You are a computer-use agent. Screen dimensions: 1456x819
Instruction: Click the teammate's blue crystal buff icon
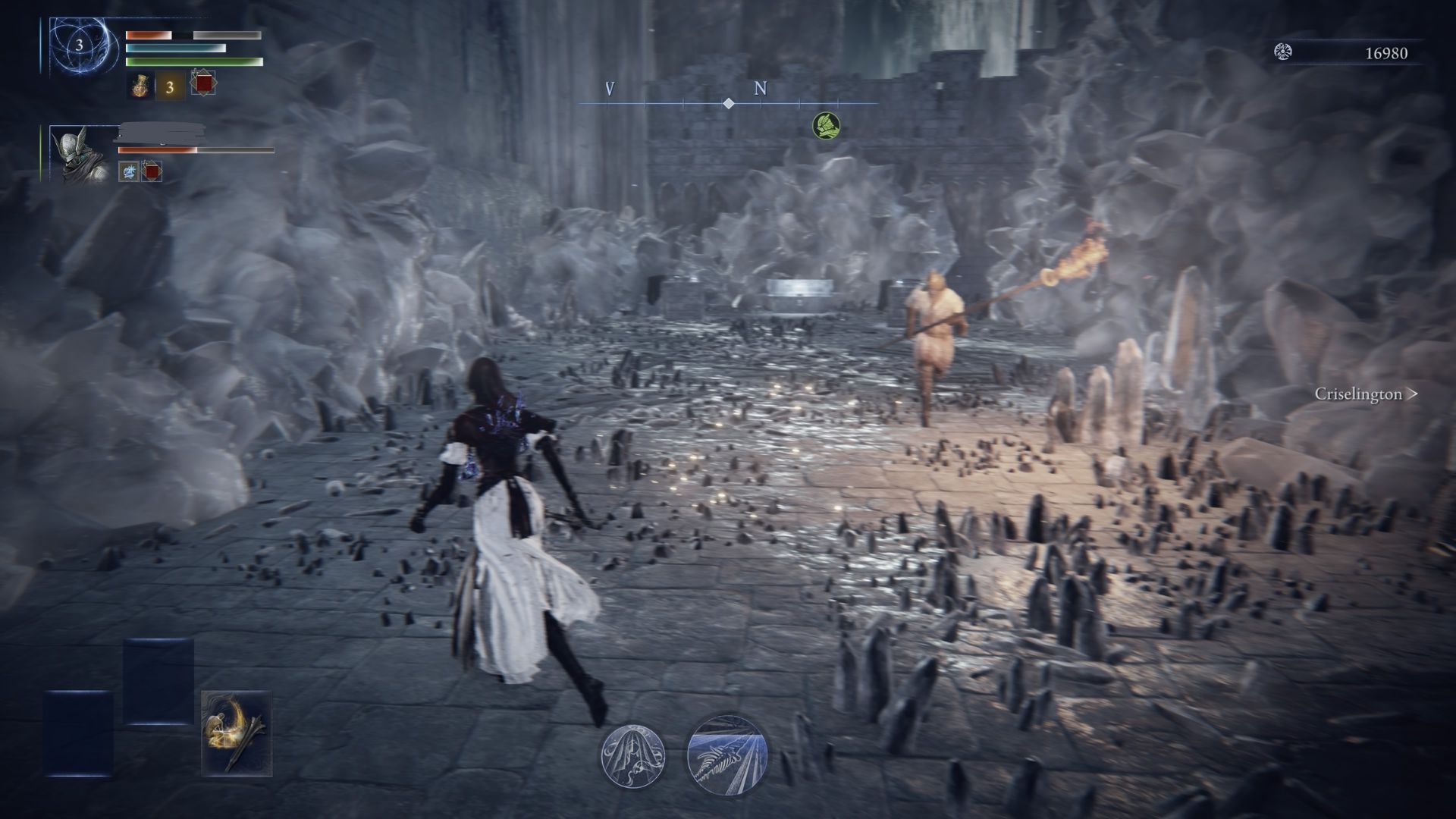[x=129, y=171]
